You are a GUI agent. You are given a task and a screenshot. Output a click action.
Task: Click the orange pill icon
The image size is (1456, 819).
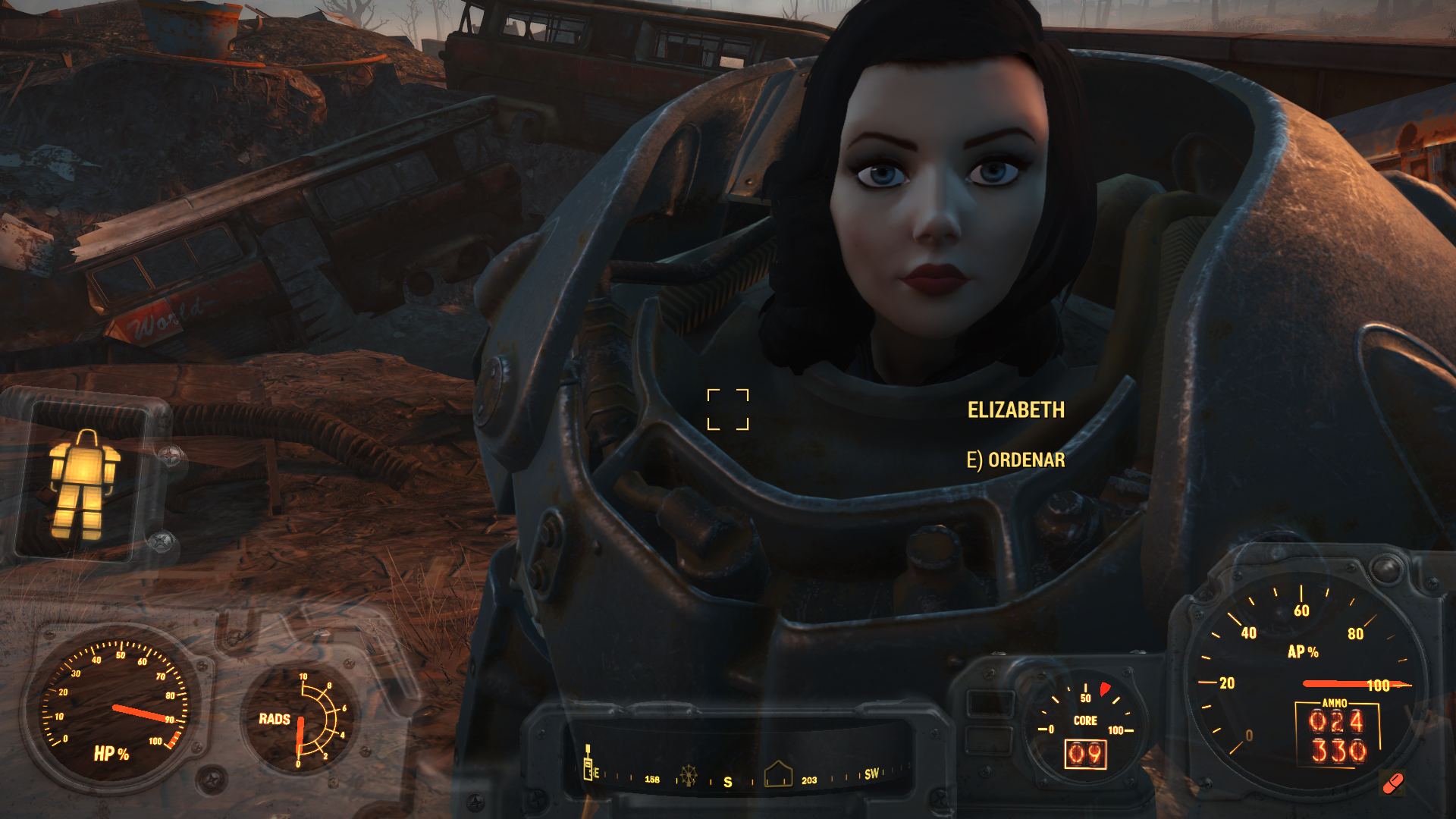(x=1392, y=784)
